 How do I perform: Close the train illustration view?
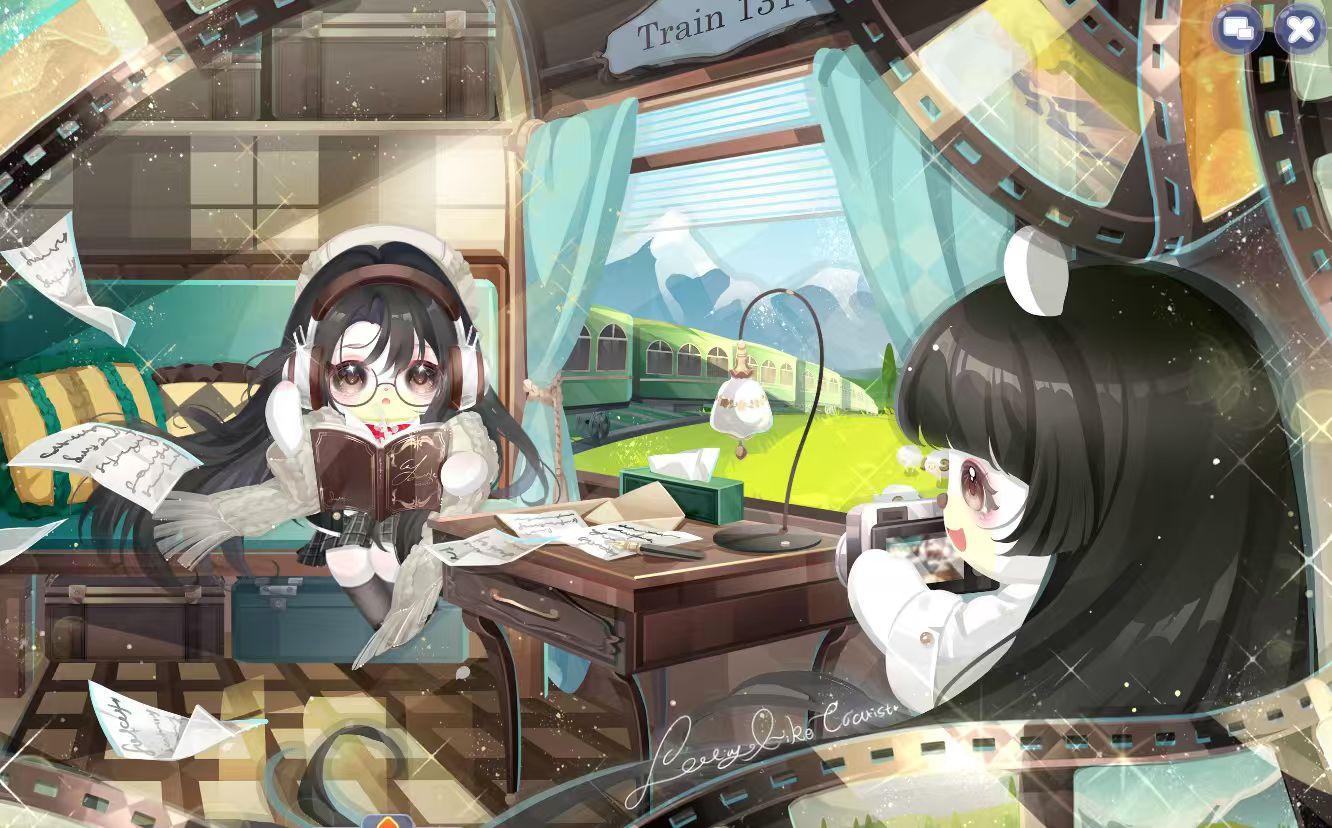(1300, 30)
